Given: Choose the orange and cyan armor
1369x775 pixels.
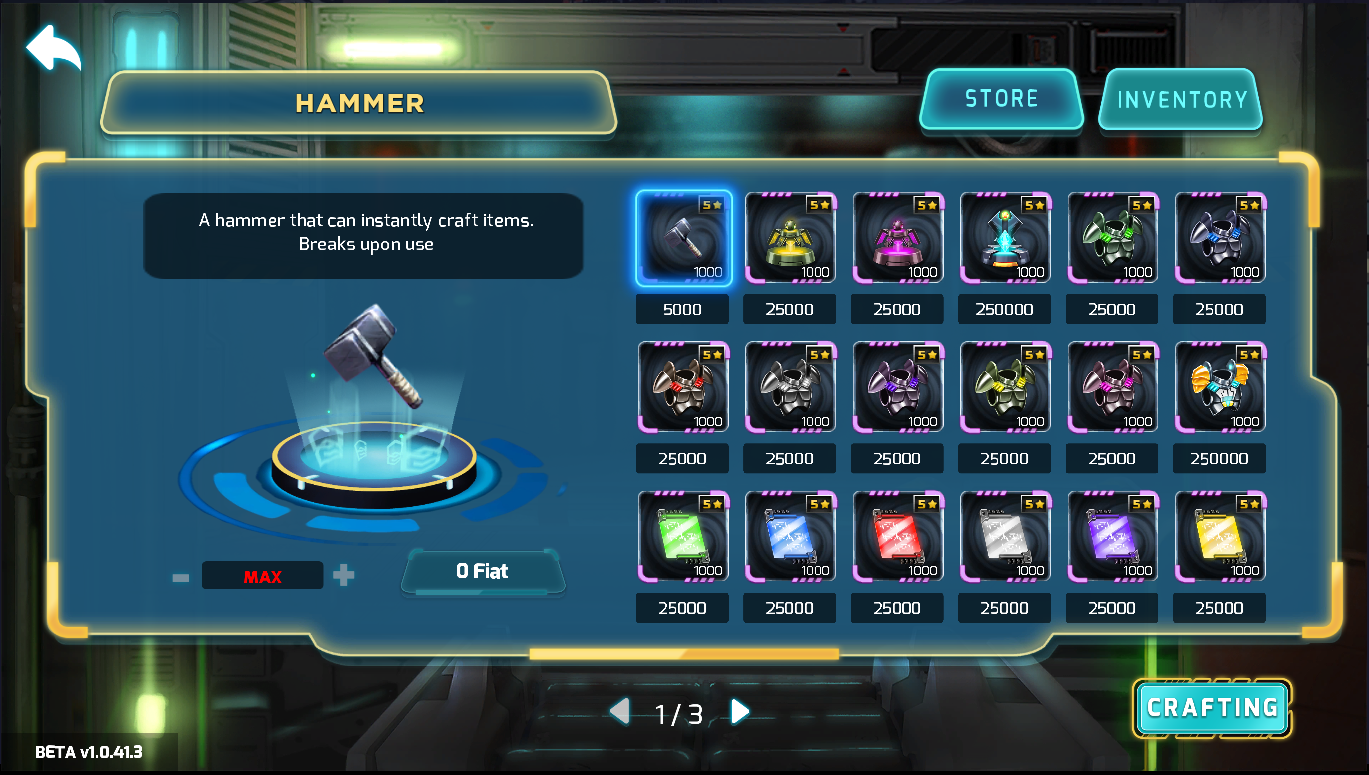Looking at the screenshot, I should click(x=1219, y=387).
